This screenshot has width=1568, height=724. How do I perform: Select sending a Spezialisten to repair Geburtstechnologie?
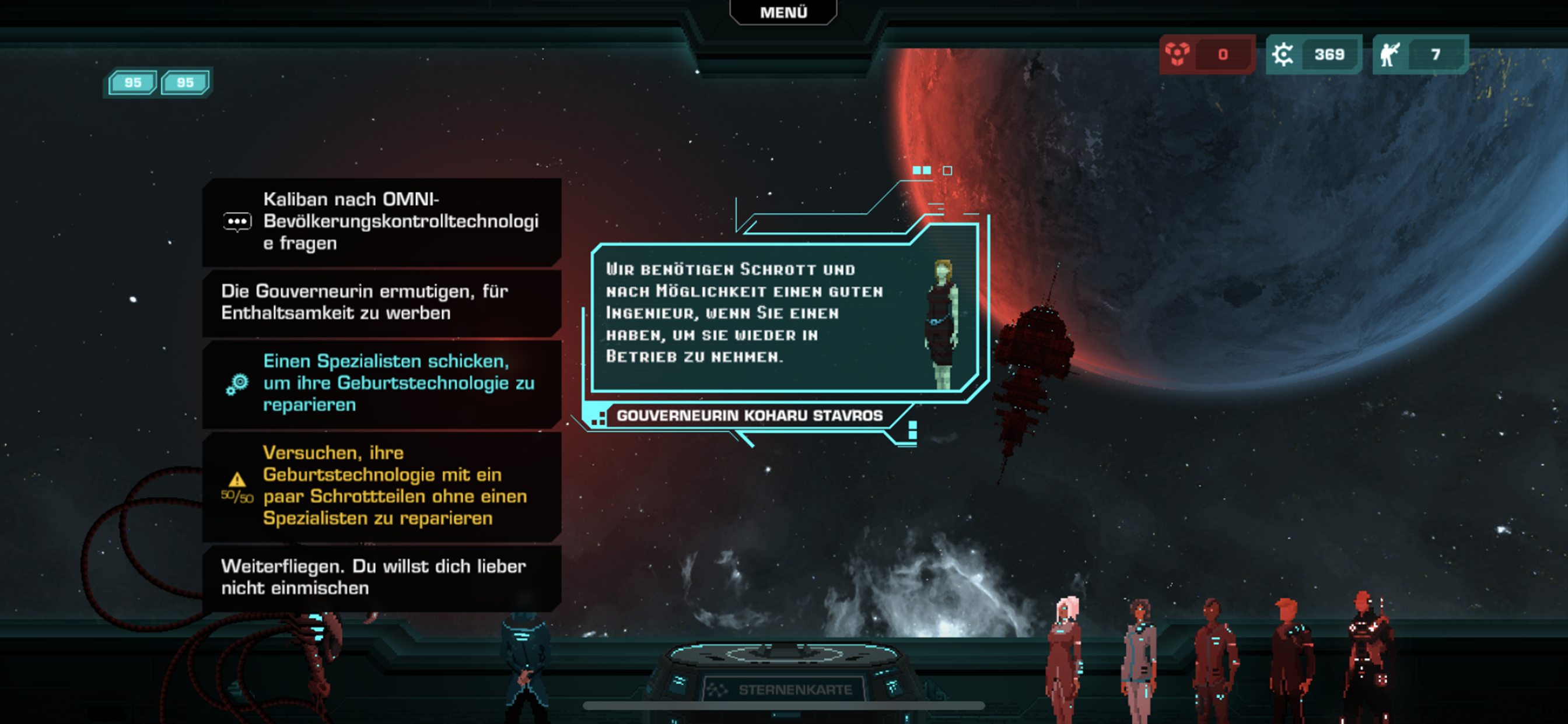coord(381,384)
